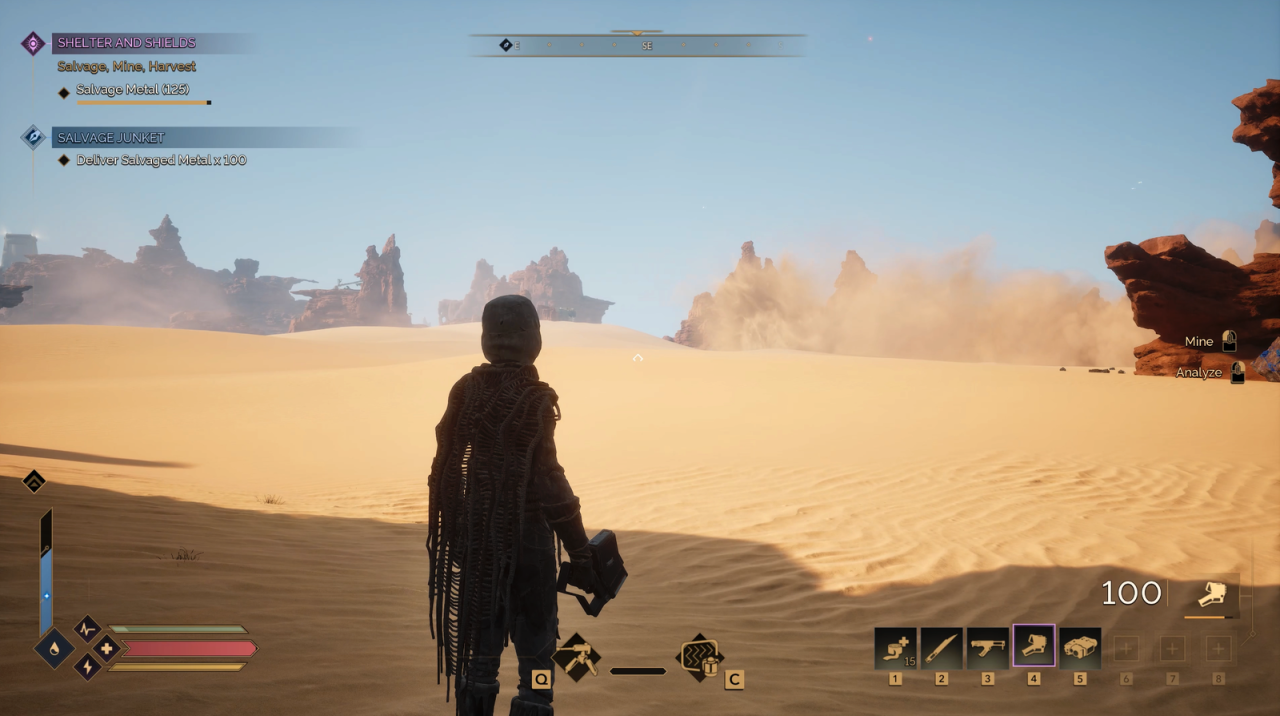Select the Salvage Junket quest entry
Viewport: 1280px width, 716px height.
[111, 137]
